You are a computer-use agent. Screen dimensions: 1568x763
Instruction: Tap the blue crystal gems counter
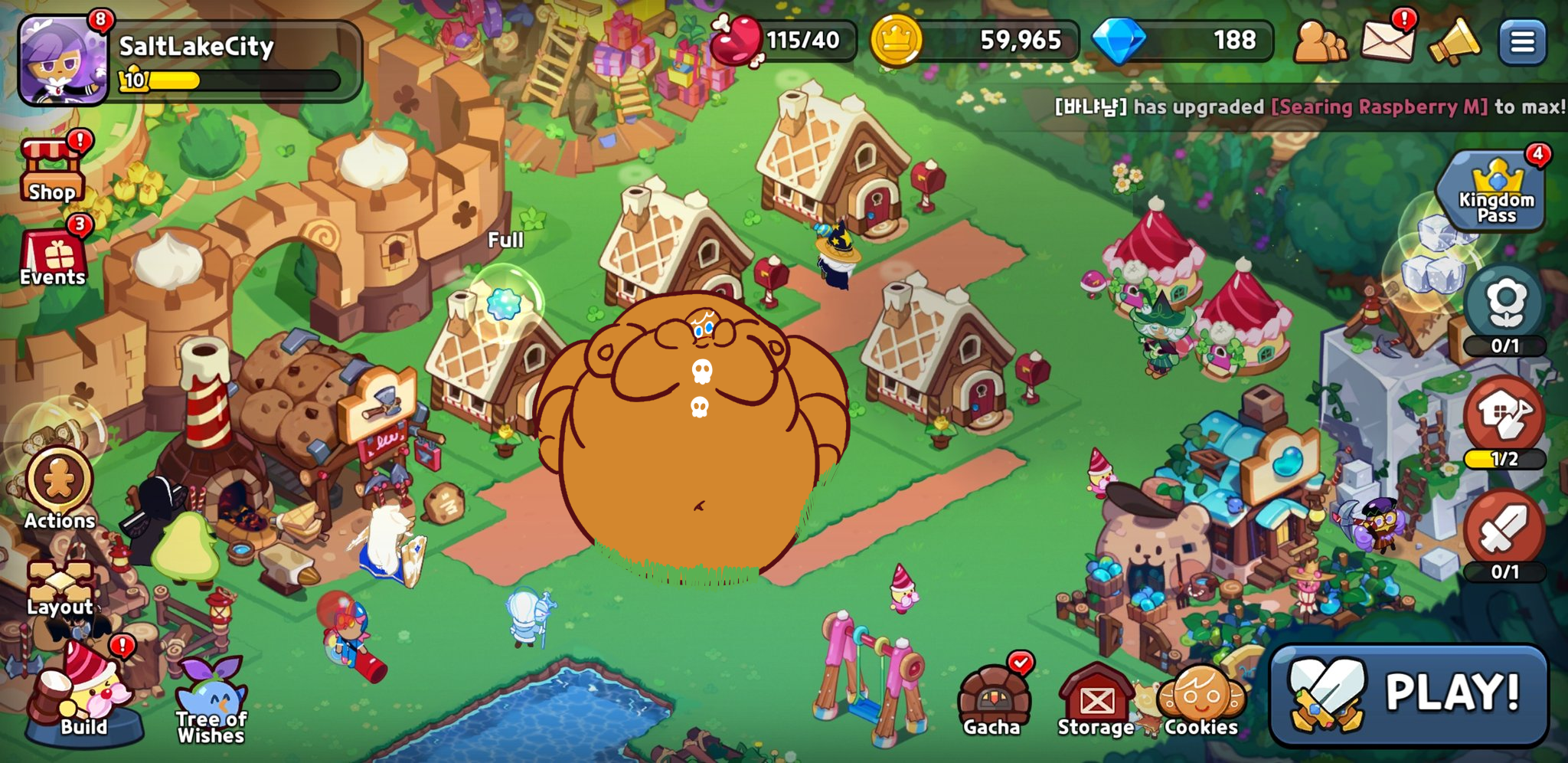[x=1182, y=41]
